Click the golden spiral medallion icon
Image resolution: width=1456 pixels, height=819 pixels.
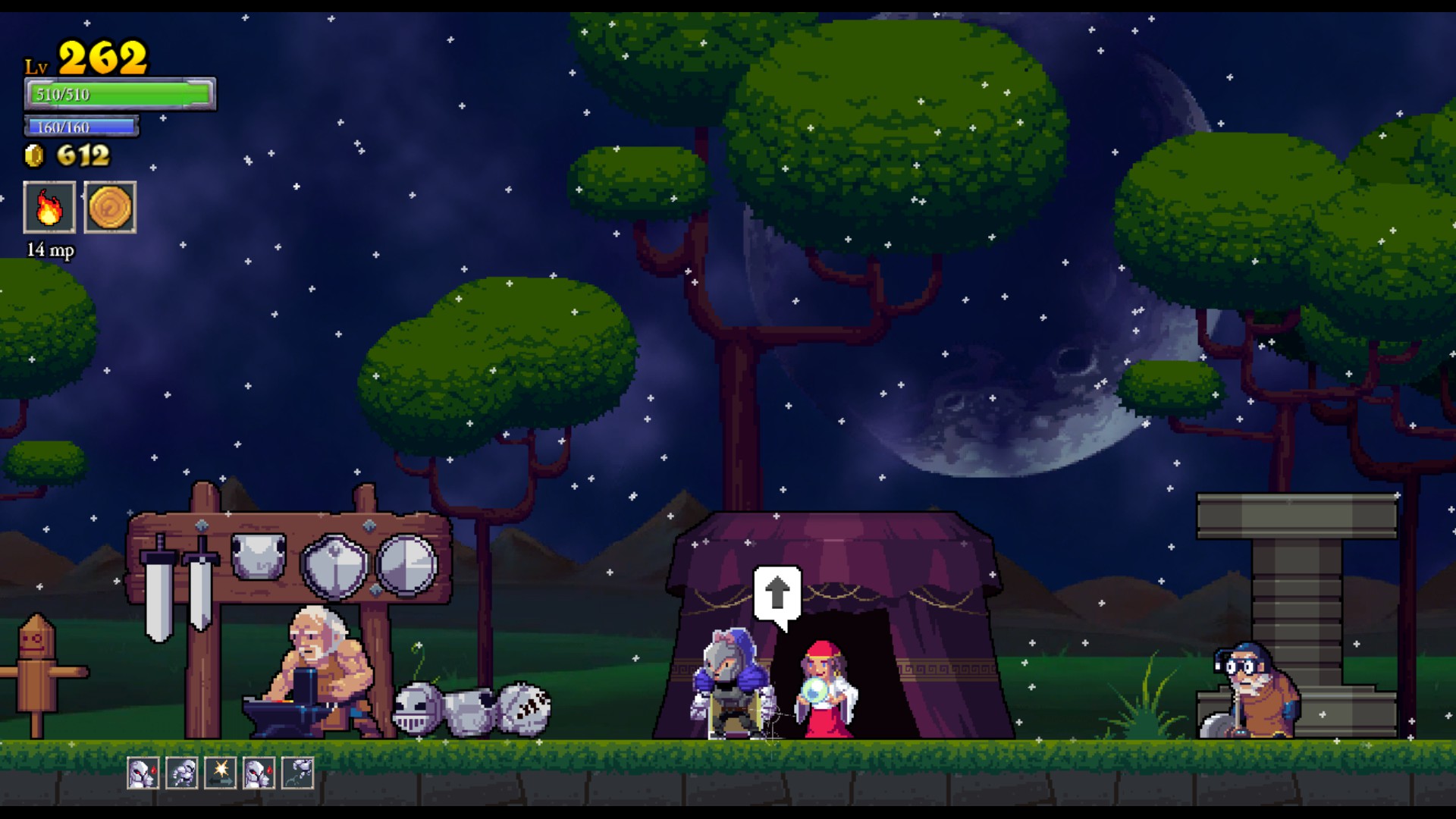click(x=111, y=207)
